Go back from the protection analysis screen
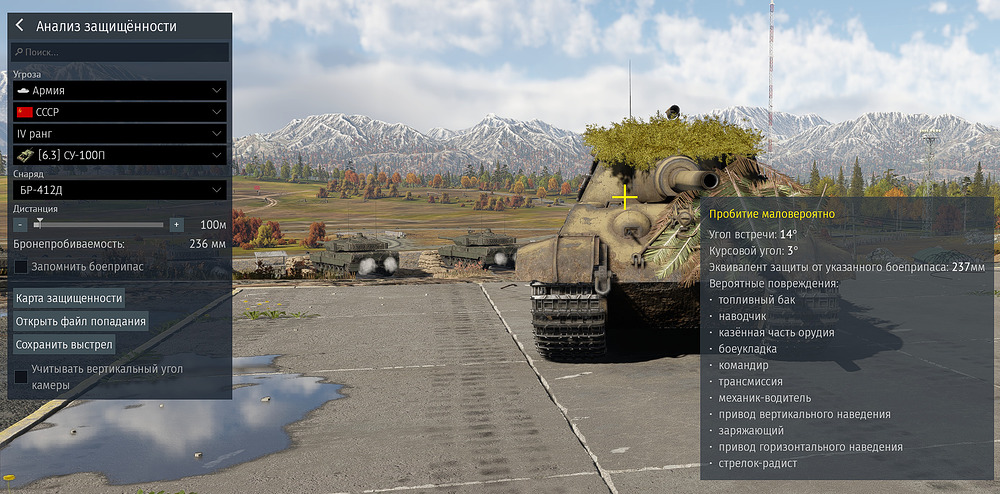 click(x=19, y=26)
